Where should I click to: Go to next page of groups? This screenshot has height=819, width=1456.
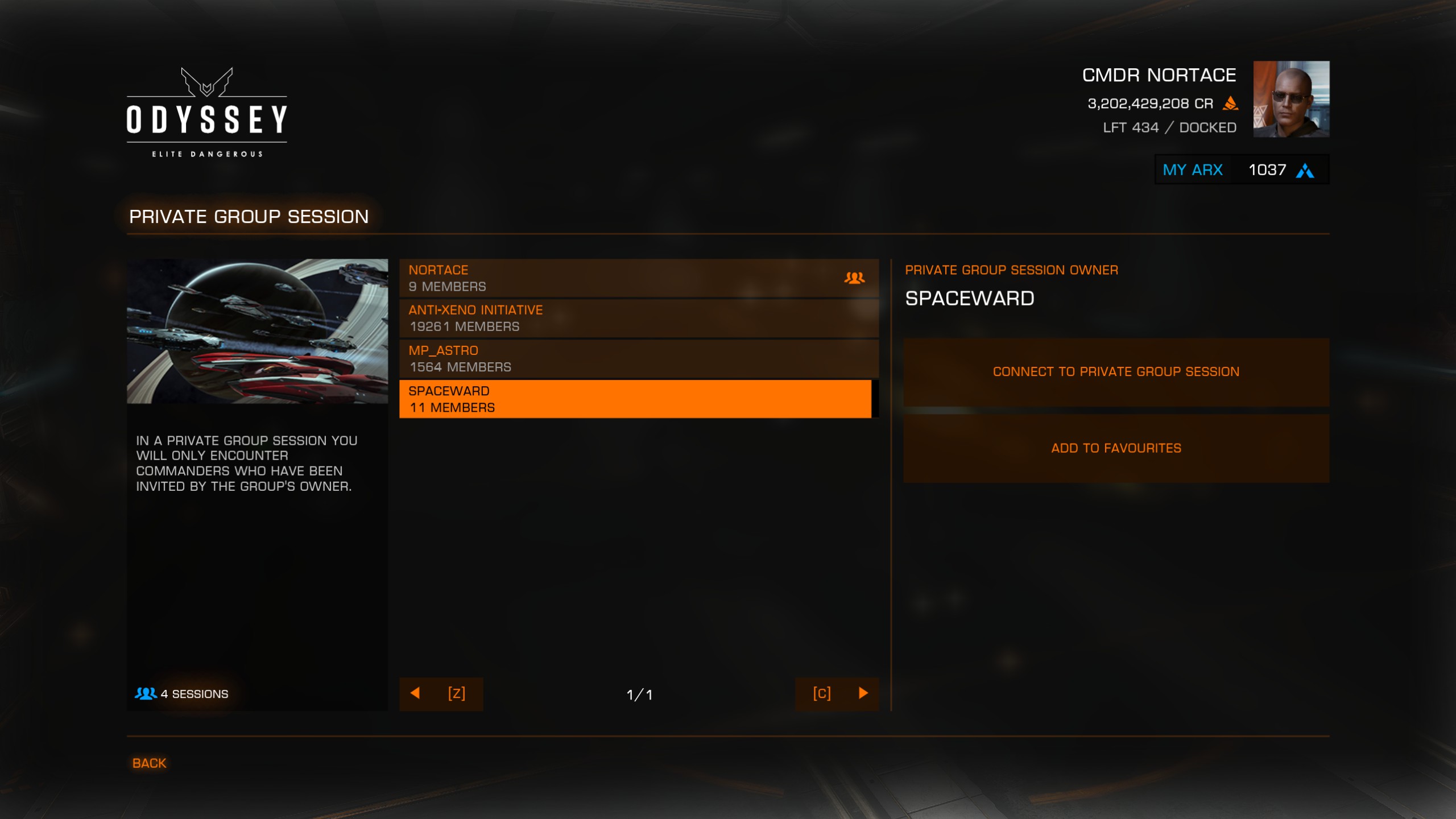point(837,693)
